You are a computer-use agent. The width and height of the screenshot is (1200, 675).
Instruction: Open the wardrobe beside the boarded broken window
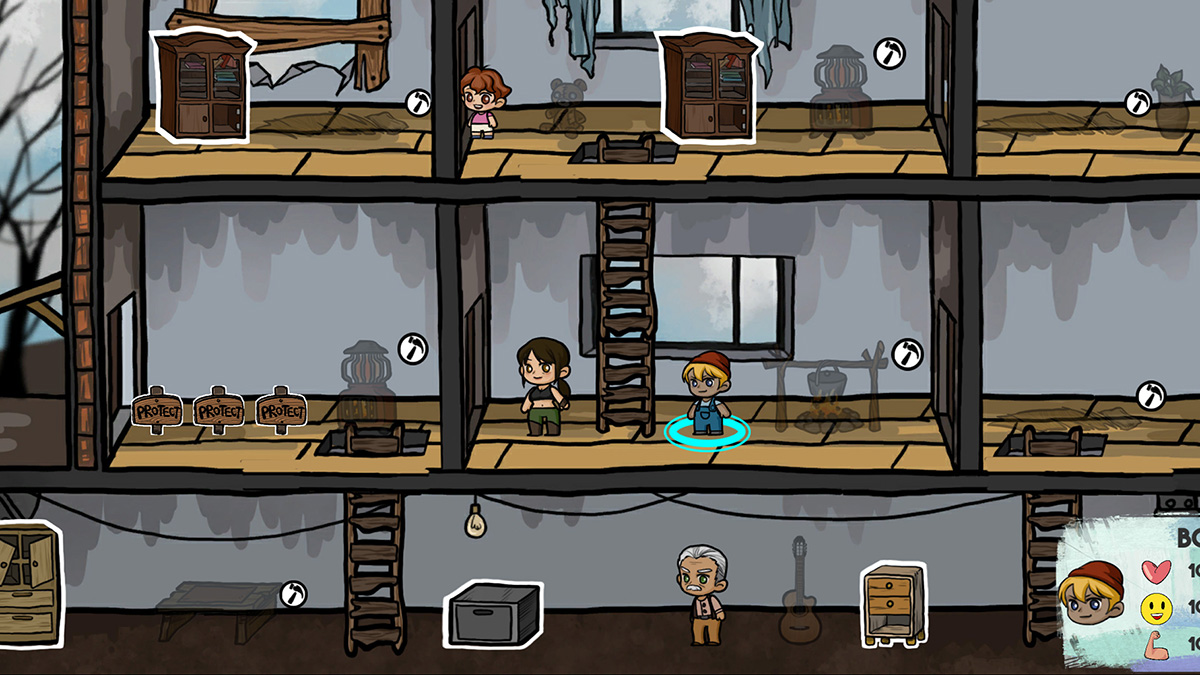click(201, 87)
